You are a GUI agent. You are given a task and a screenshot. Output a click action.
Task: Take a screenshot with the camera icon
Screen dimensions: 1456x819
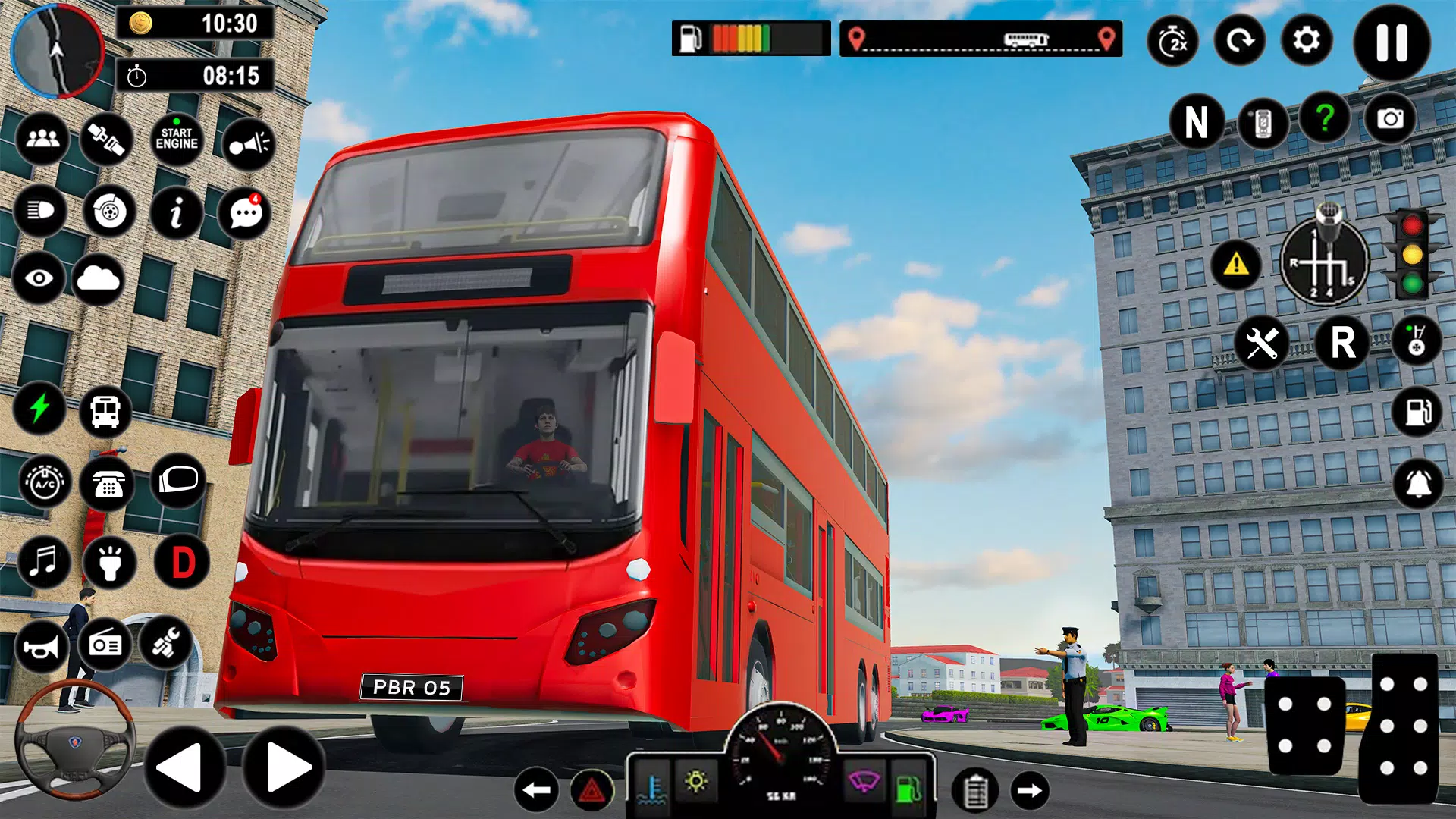(1389, 119)
